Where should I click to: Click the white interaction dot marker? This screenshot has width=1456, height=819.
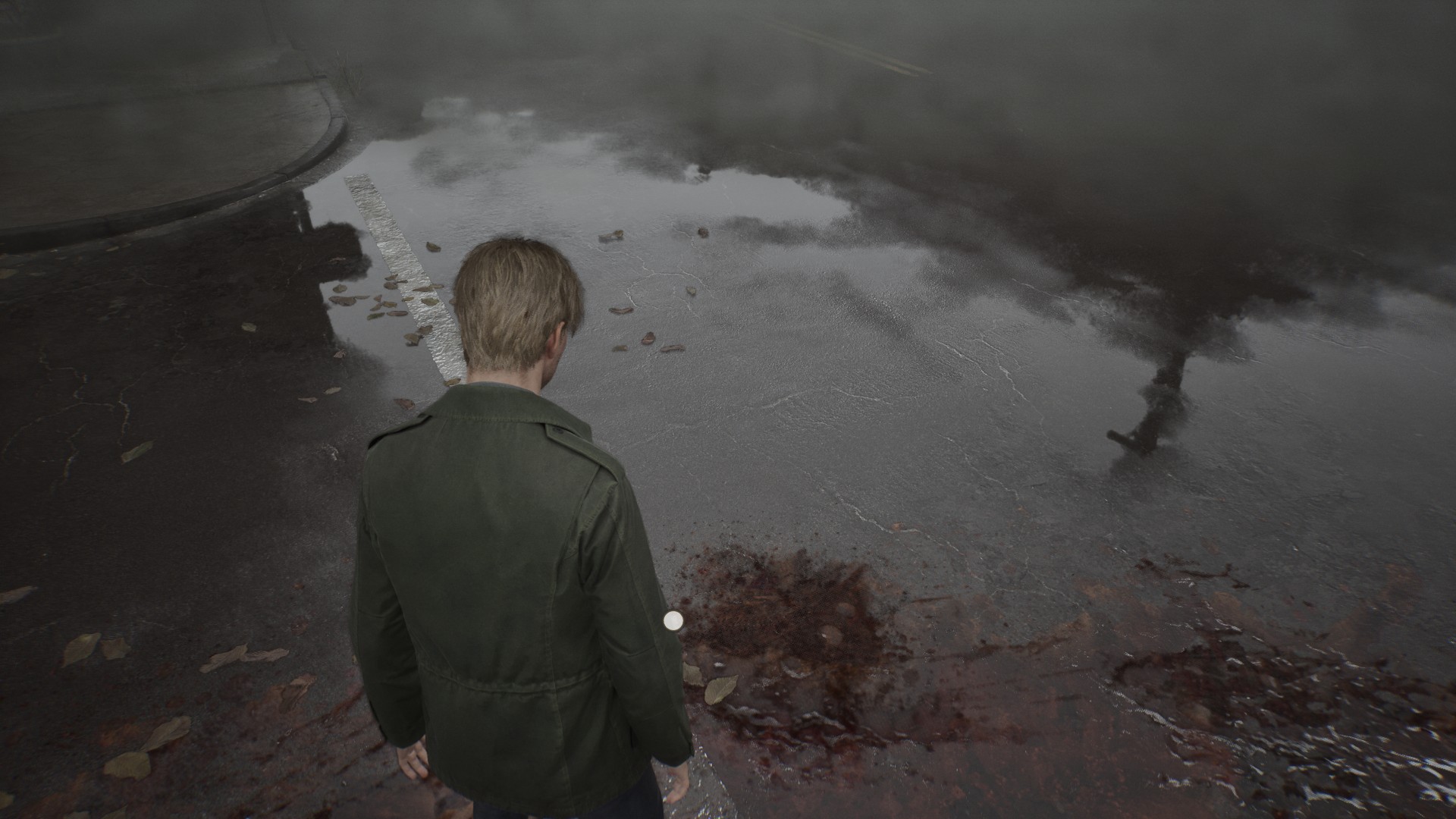(673, 621)
